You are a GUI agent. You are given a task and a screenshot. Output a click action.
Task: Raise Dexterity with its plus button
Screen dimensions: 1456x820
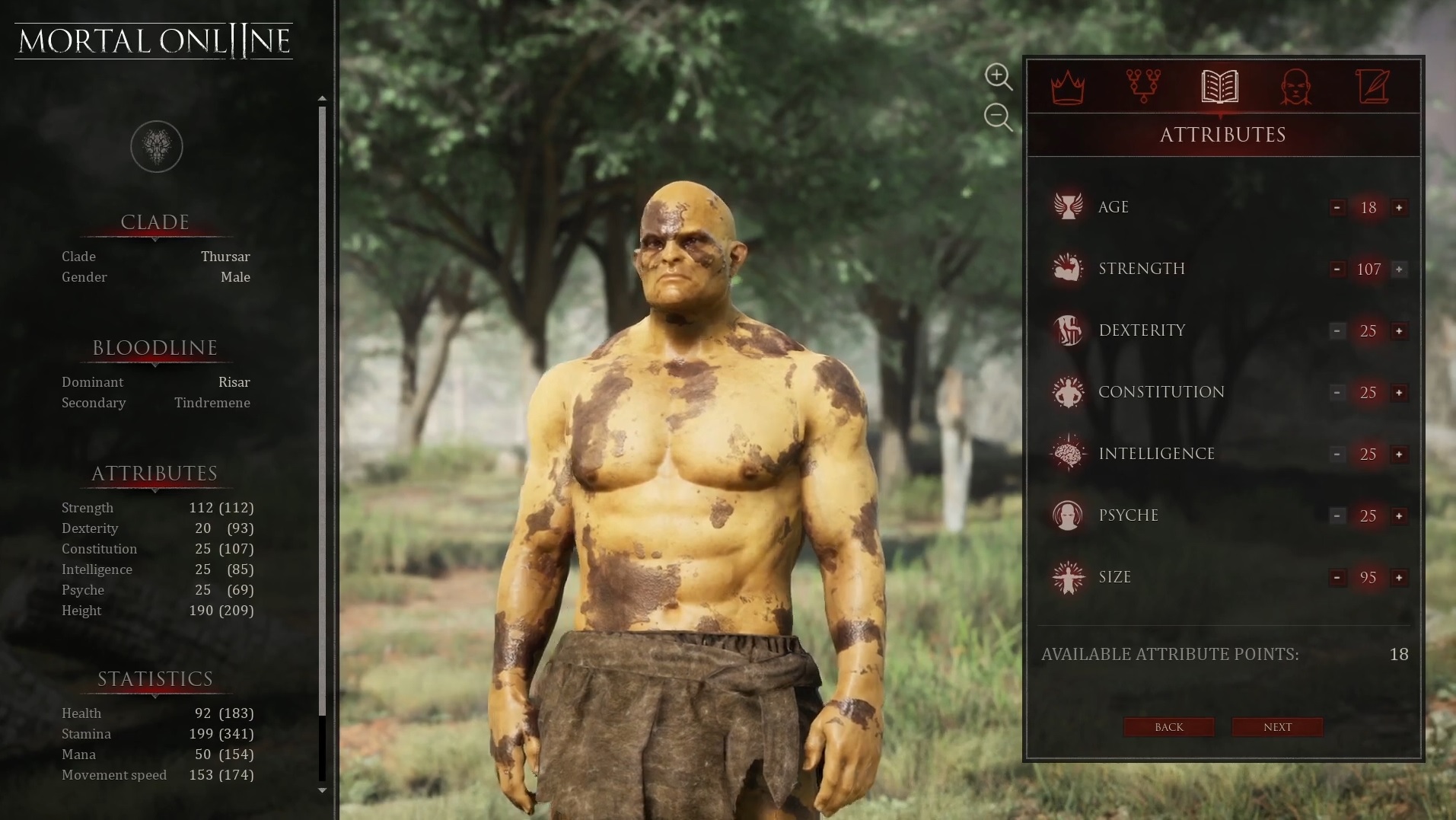point(1399,331)
